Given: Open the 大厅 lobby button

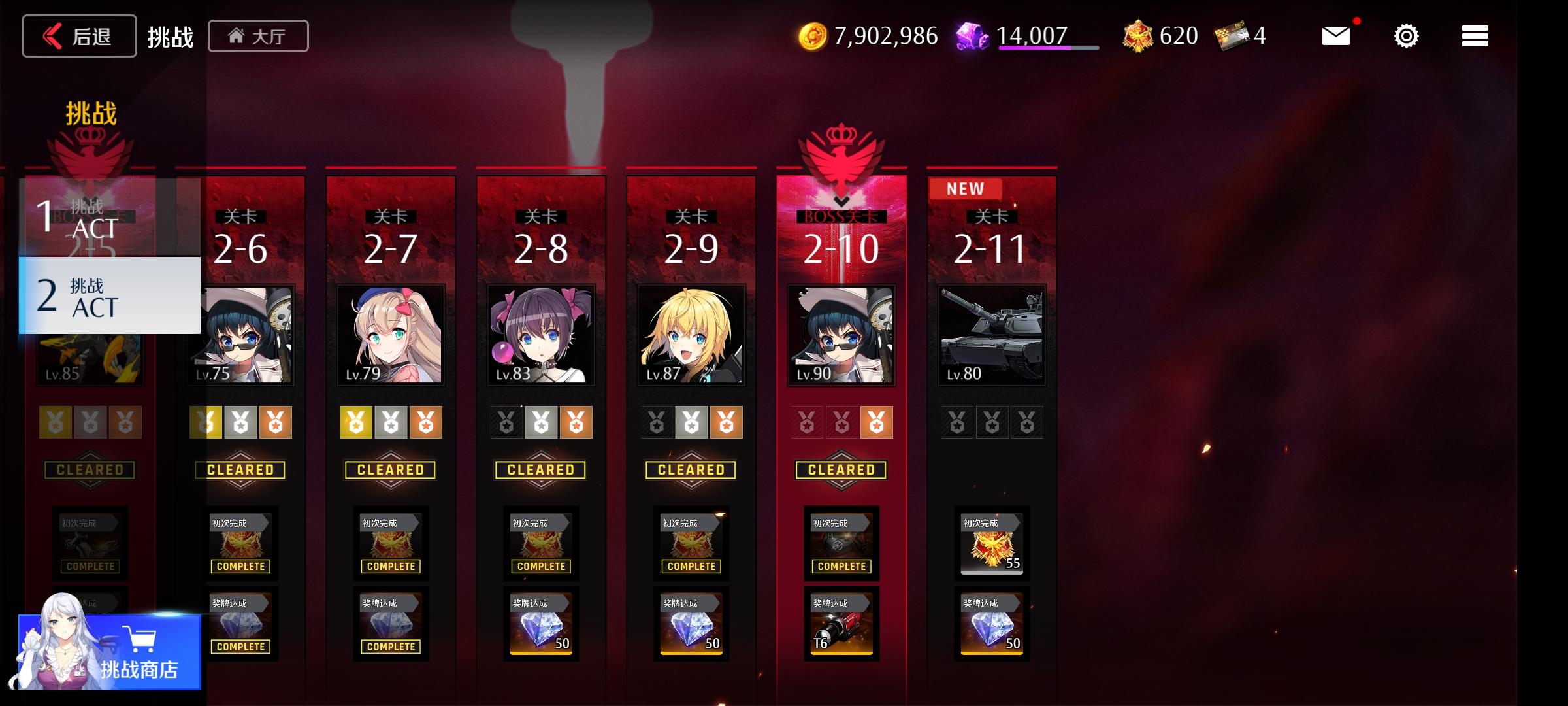Looking at the screenshot, I should click(x=258, y=35).
